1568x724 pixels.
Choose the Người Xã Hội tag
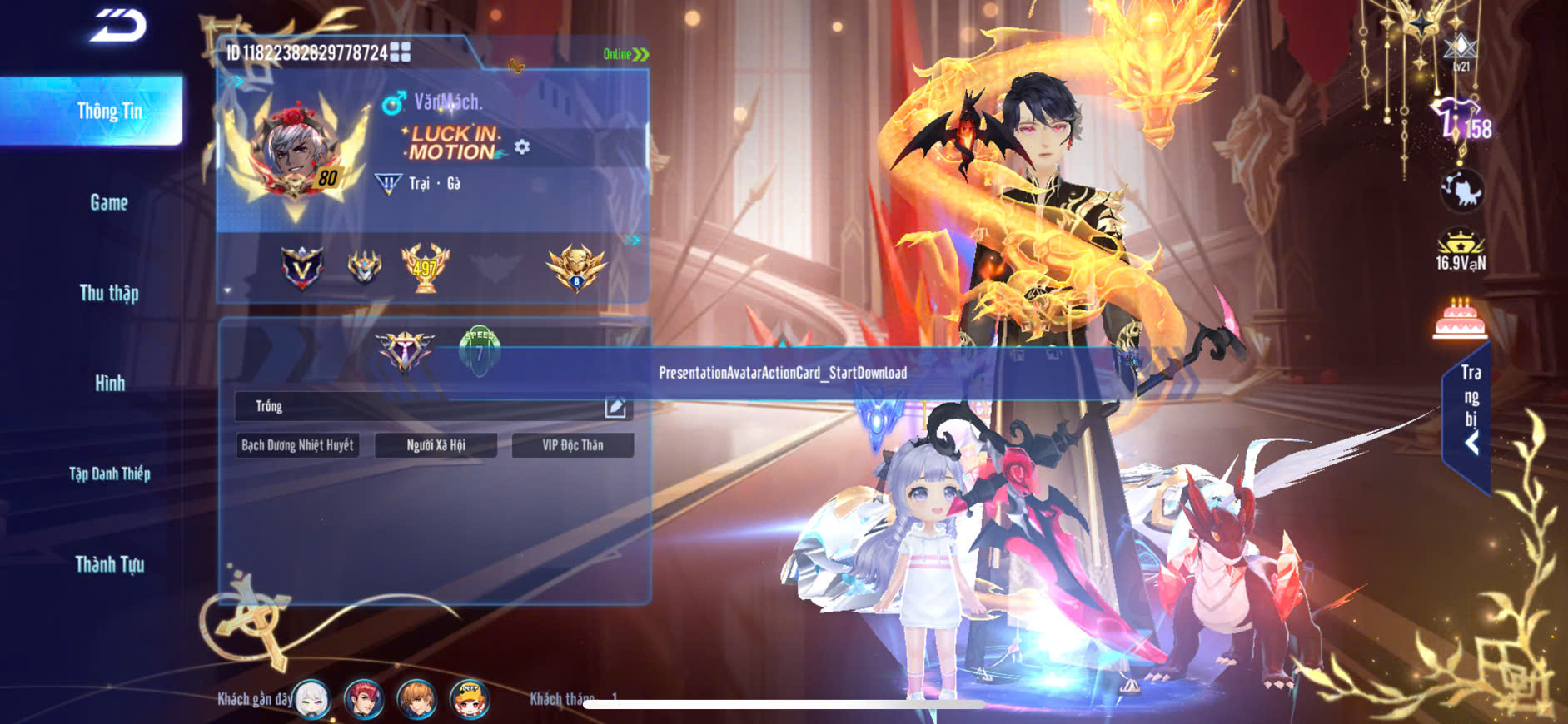pos(436,445)
